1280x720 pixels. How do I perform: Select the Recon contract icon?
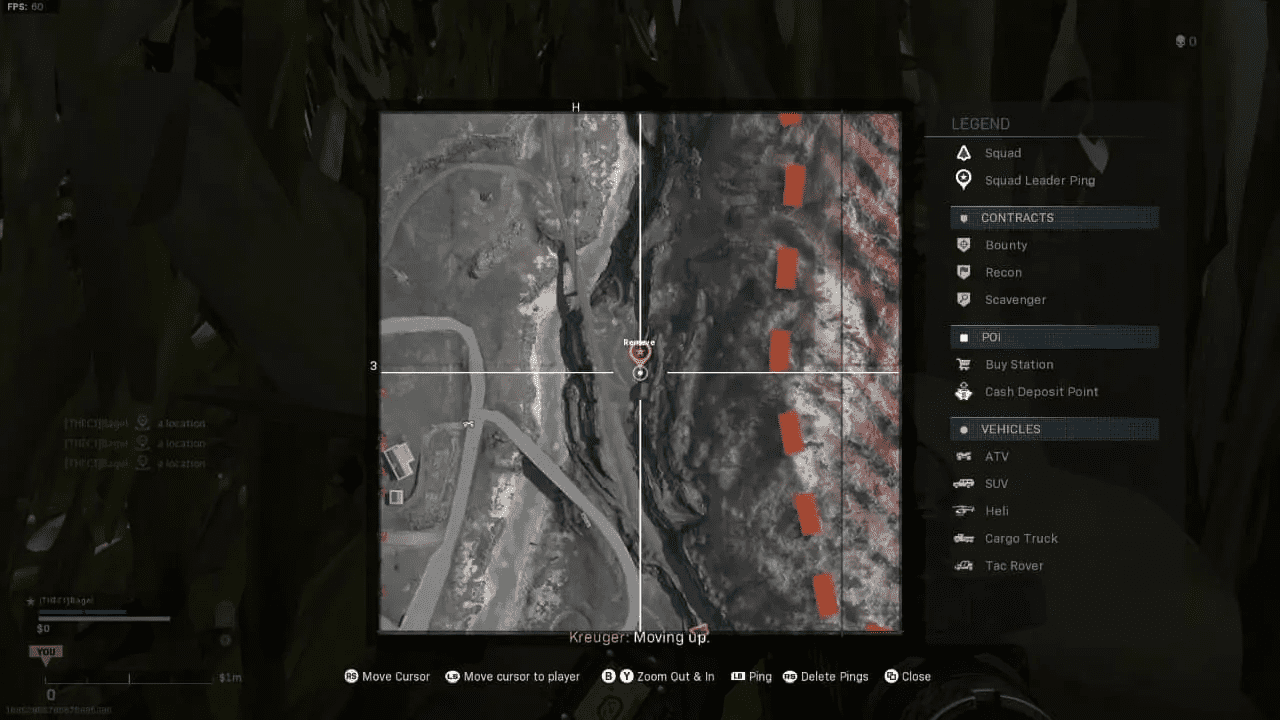pyautogui.click(x=963, y=272)
